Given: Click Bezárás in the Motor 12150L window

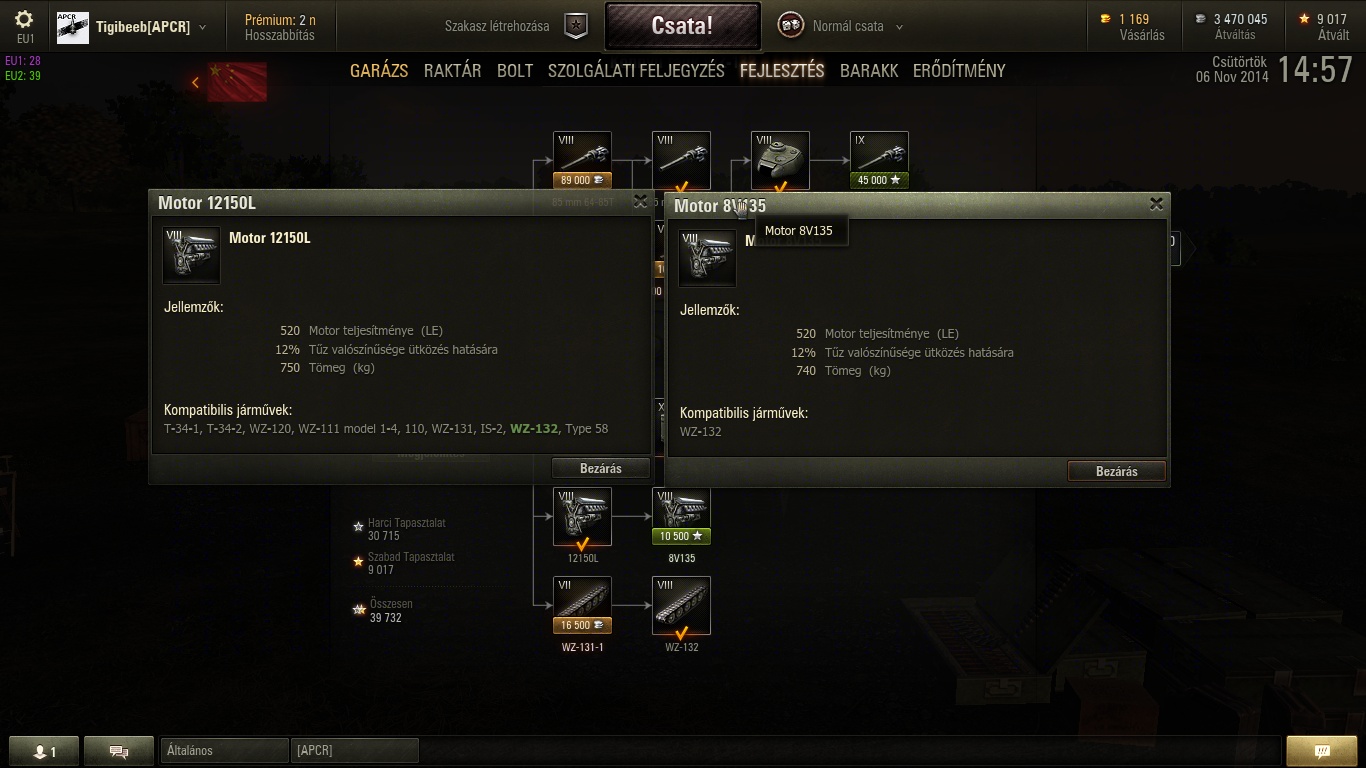Looking at the screenshot, I should 601,468.
